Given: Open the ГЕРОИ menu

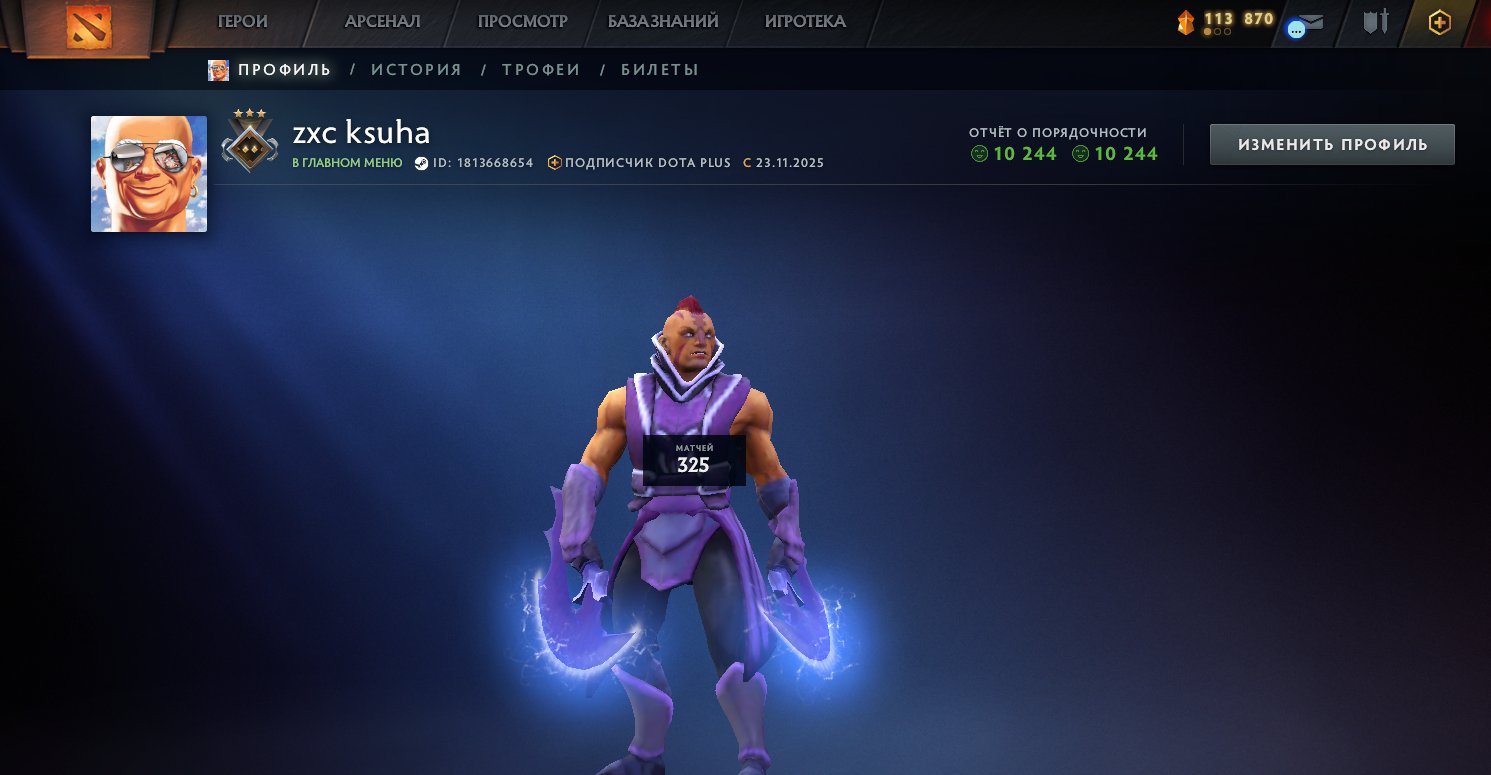Looking at the screenshot, I should [241, 20].
